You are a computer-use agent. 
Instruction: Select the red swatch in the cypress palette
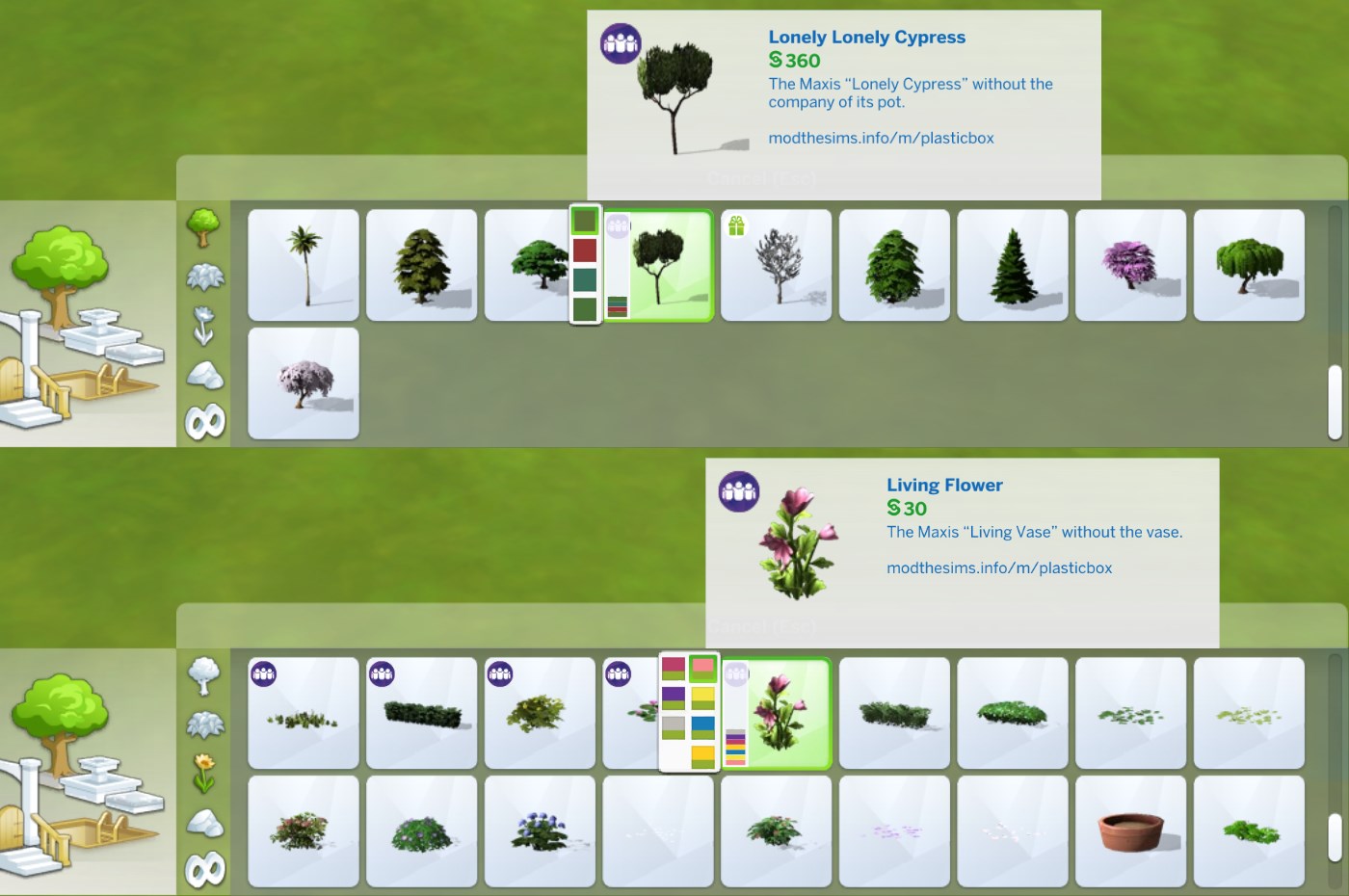583,251
